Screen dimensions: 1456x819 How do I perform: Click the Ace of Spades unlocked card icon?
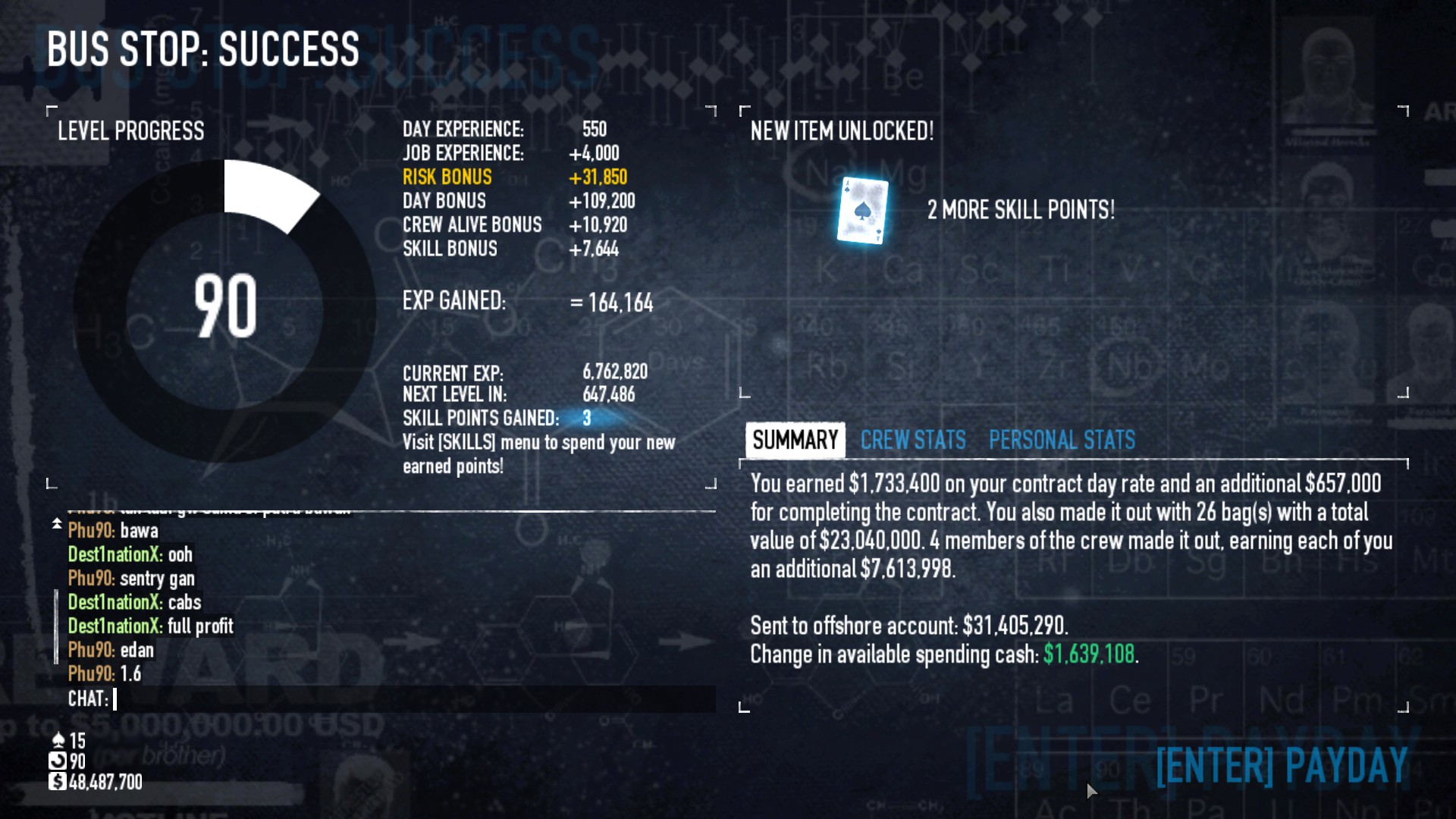pyautogui.click(x=861, y=210)
